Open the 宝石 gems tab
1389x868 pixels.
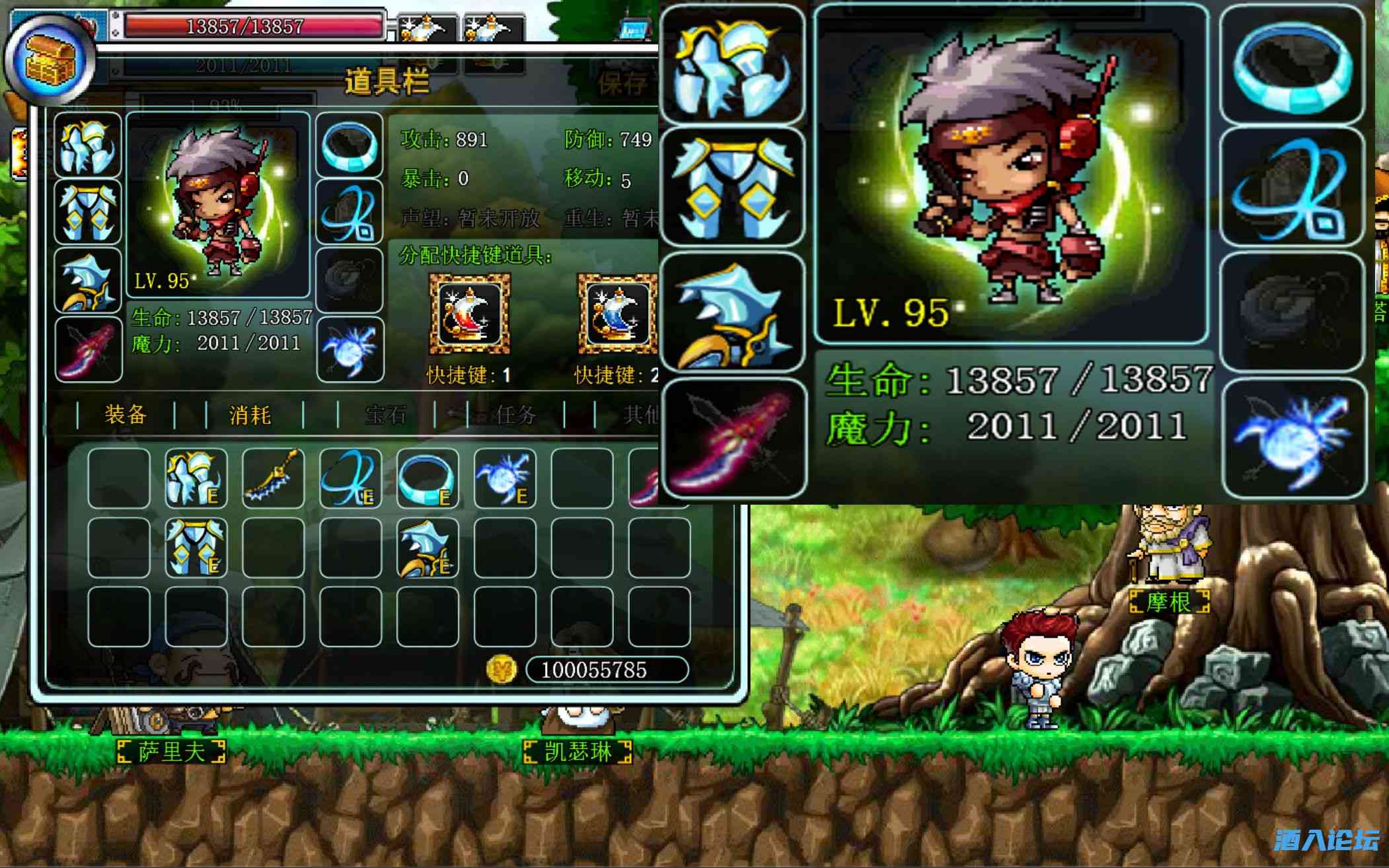point(385,415)
